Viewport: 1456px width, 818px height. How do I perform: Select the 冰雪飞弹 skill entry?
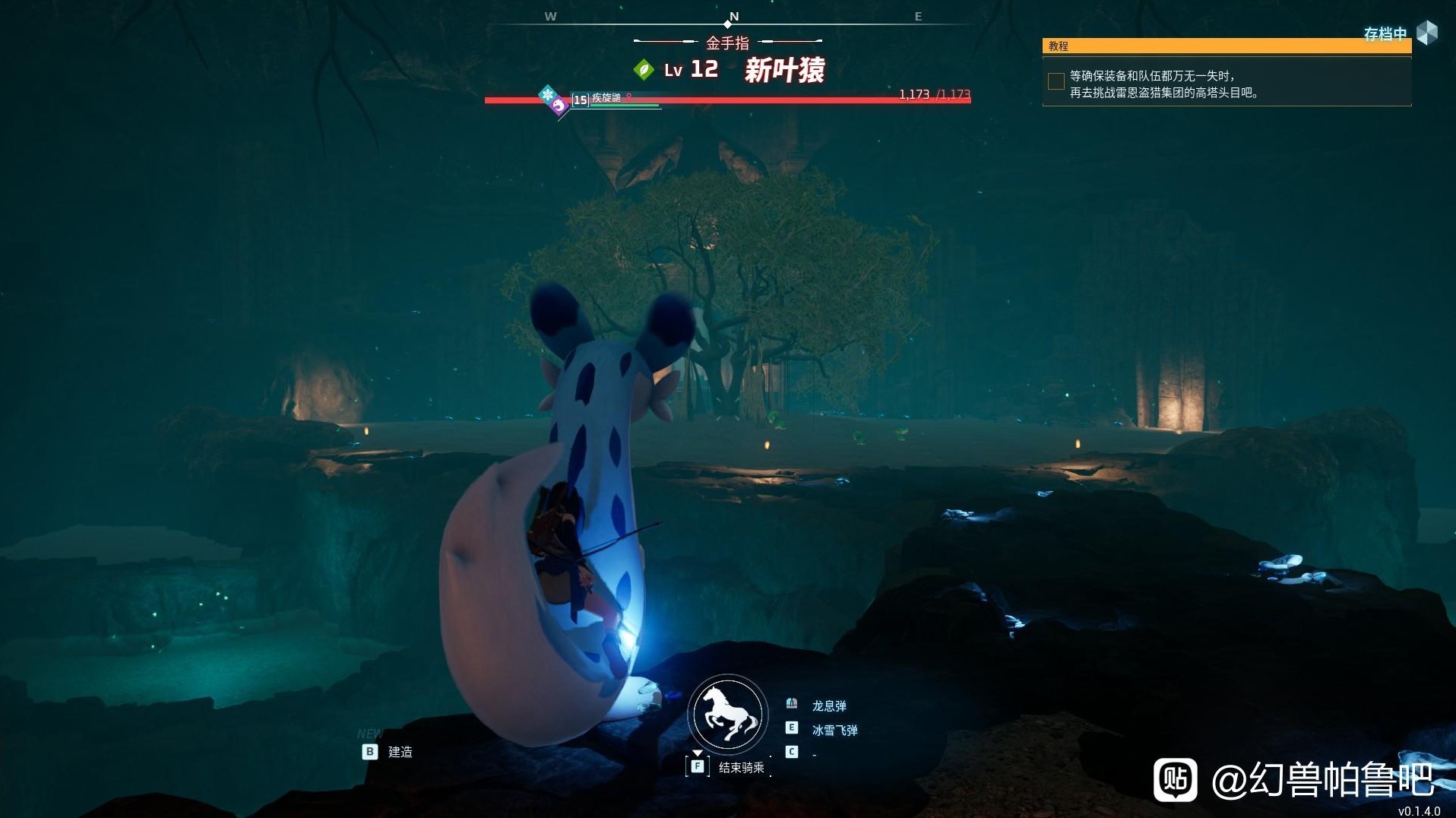click(x=836, y=729)
